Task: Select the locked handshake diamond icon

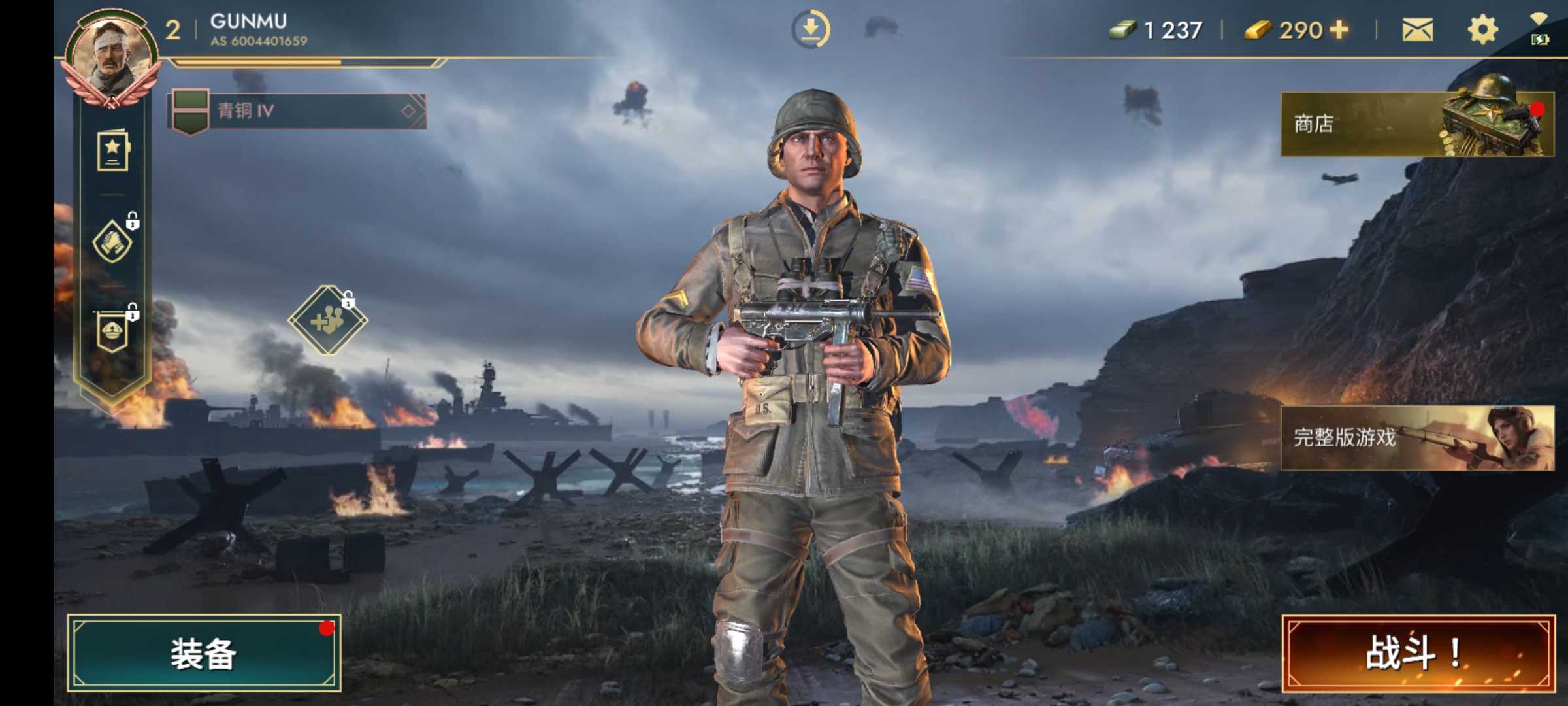Action: point(112,242)
